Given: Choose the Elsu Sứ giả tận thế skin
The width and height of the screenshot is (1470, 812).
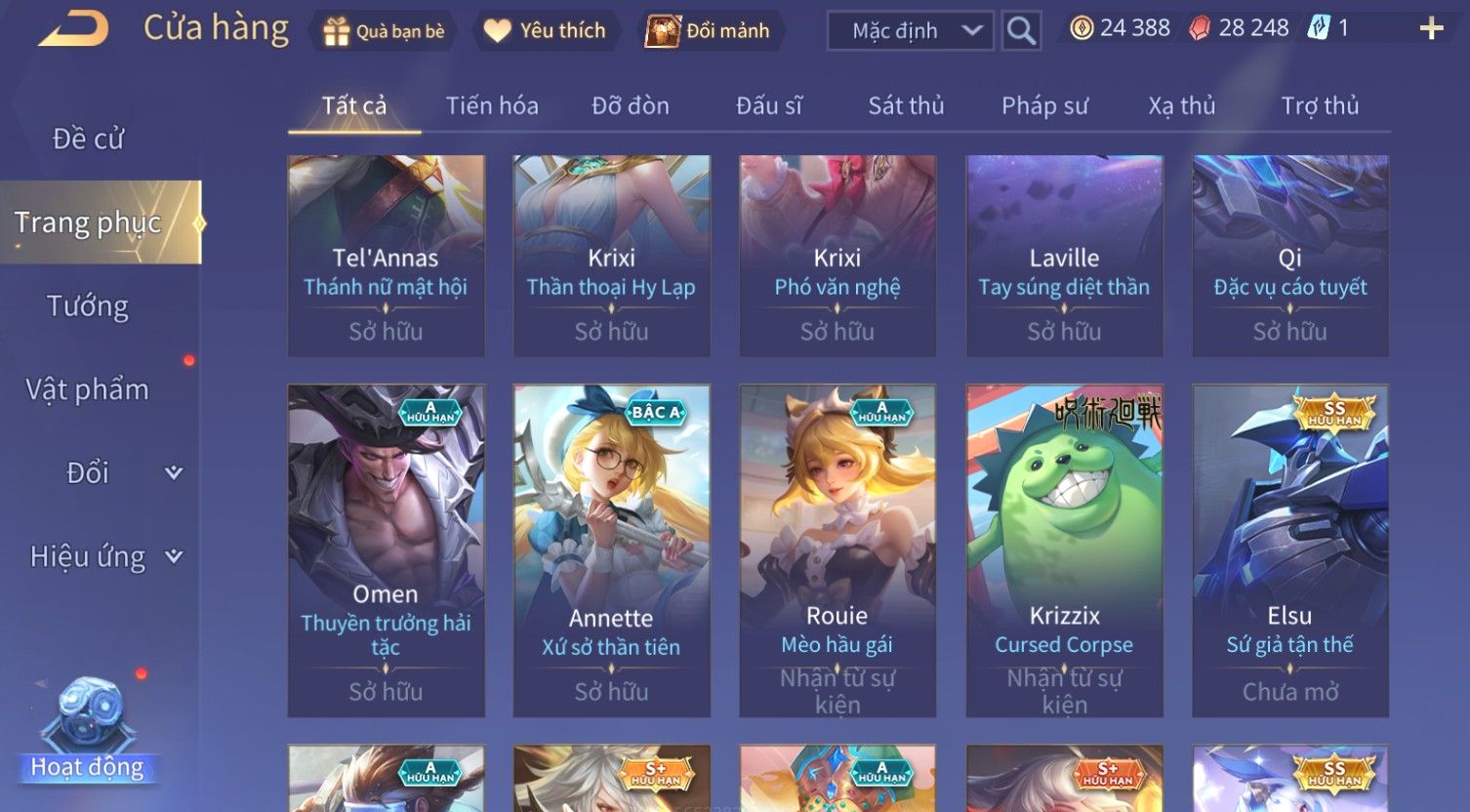Looking at the screenshot, I should (x=1289, y=550).
